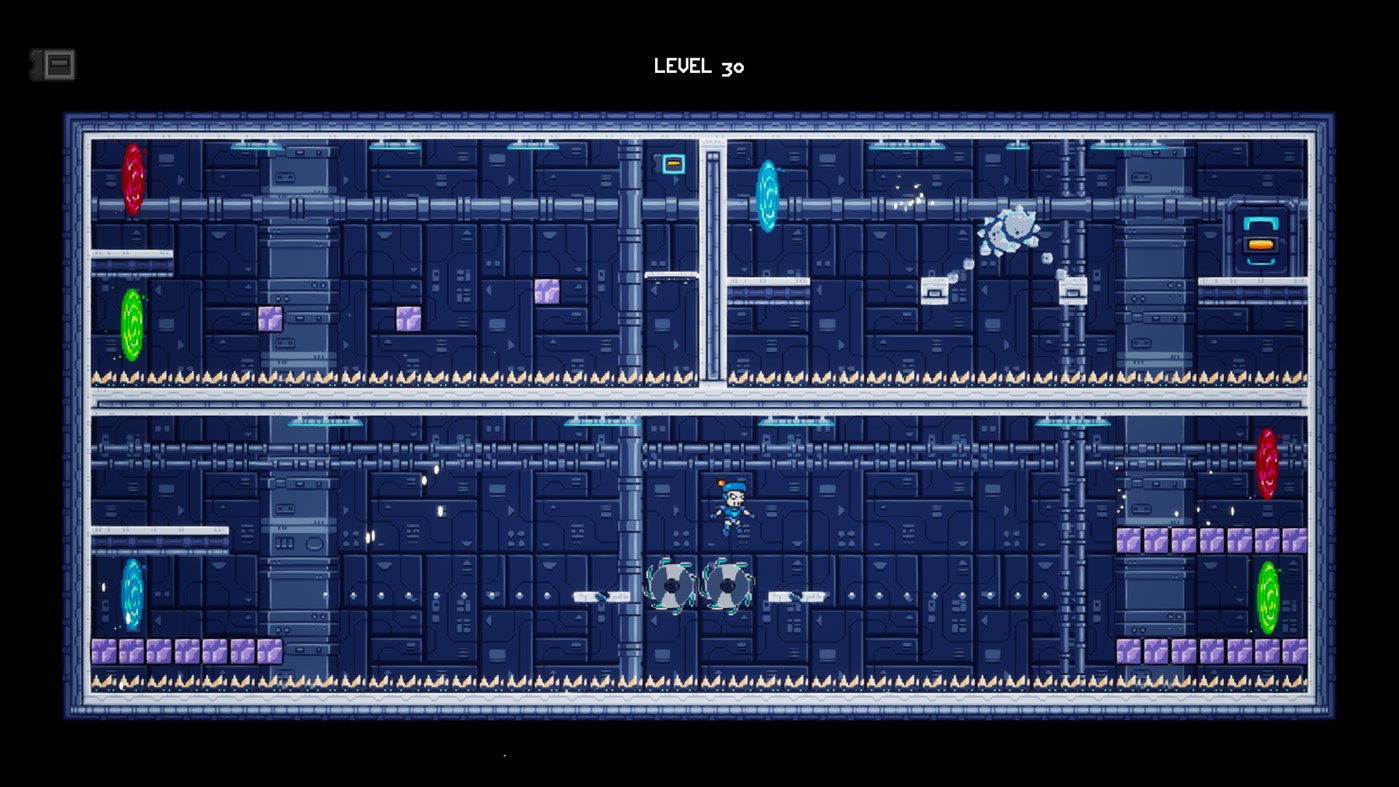Select the player character in the lower room
1399x787 pixels.
click(x=730, y=508)
